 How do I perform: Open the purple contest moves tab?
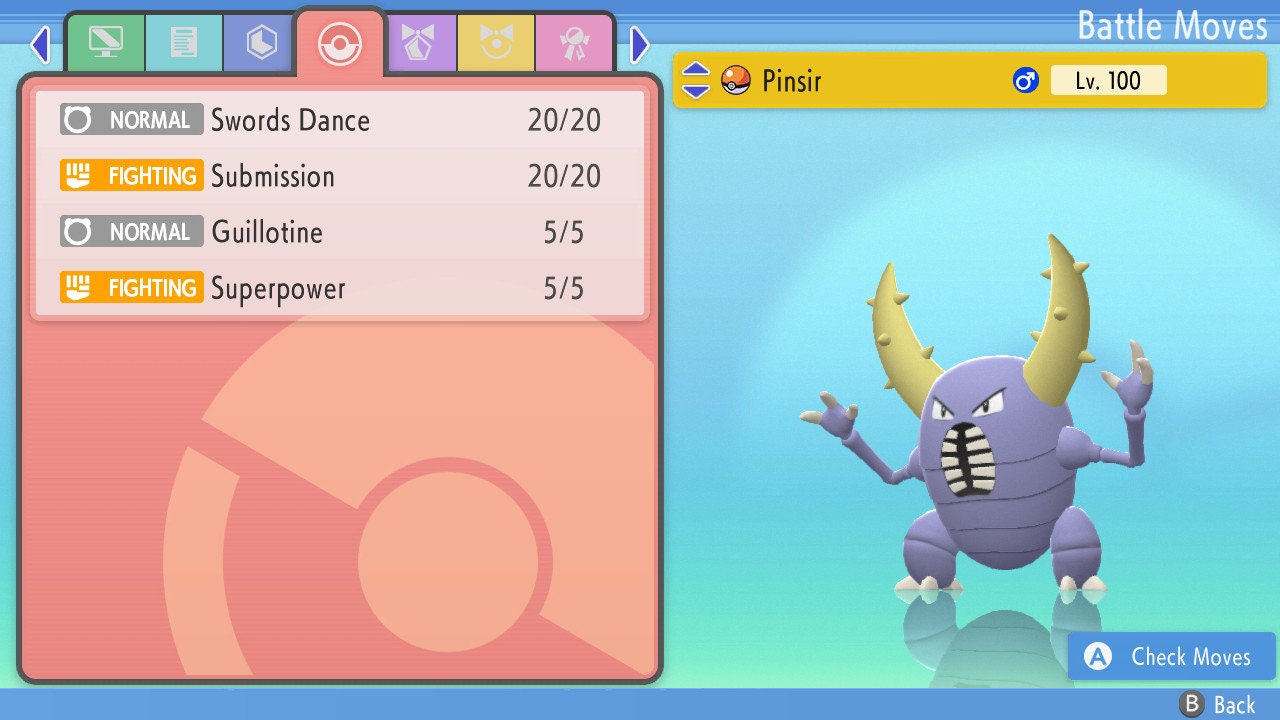click(x=418, y=43)
